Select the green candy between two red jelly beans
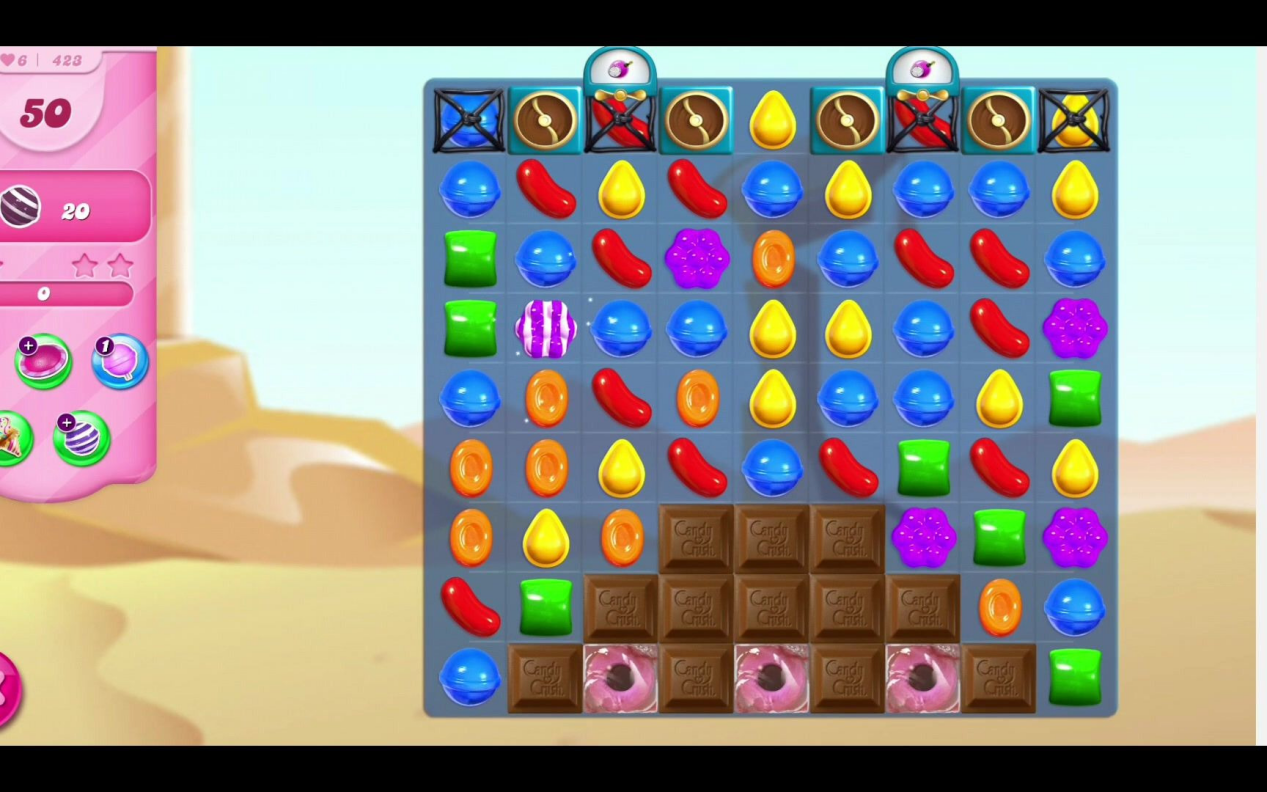This screenshot has width=1267, height=792. point(923,468)
